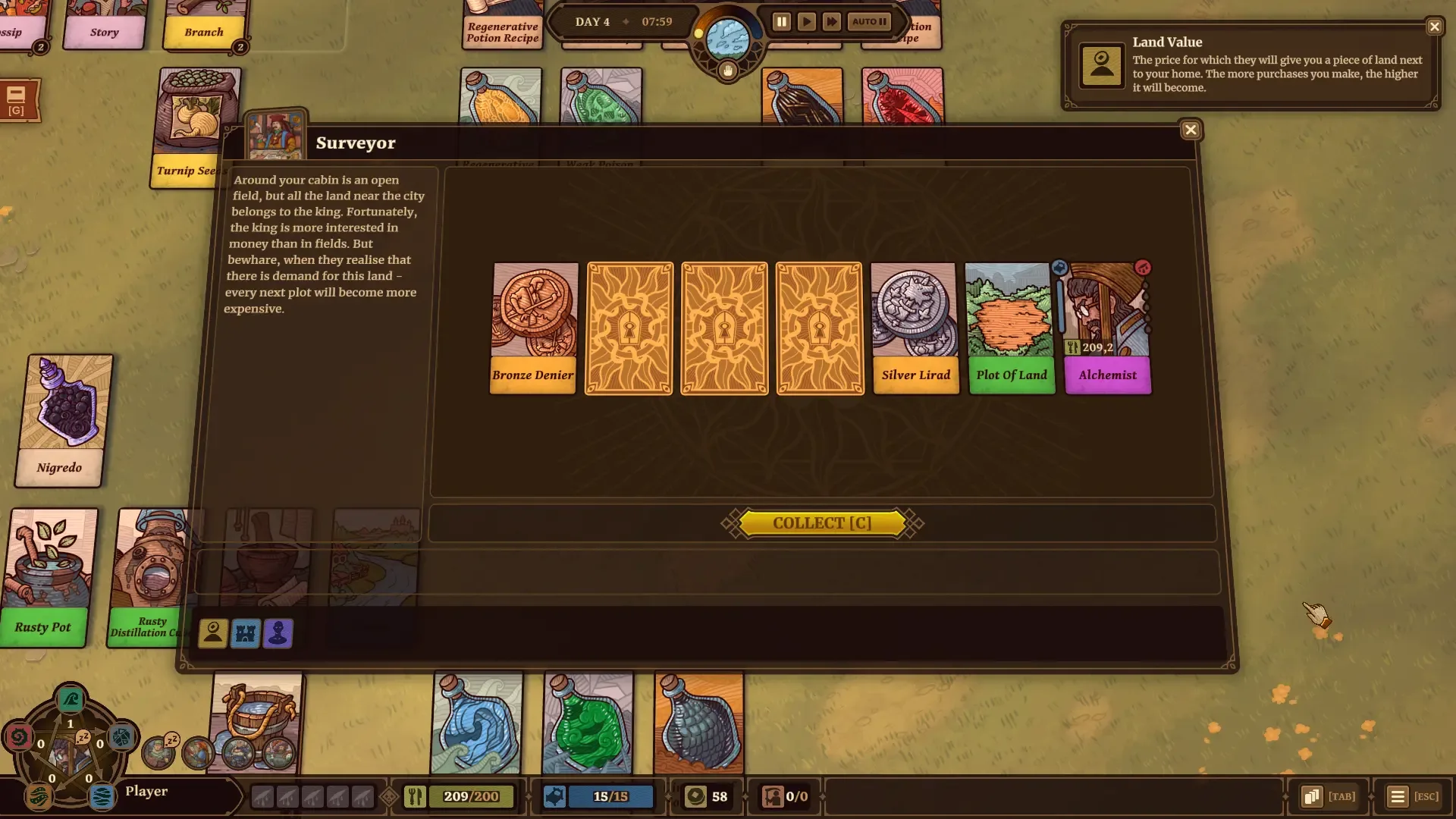This screenshot has height=819, width=1456.
Task: Click the day-night clock dial
Action: click(726, 40)
